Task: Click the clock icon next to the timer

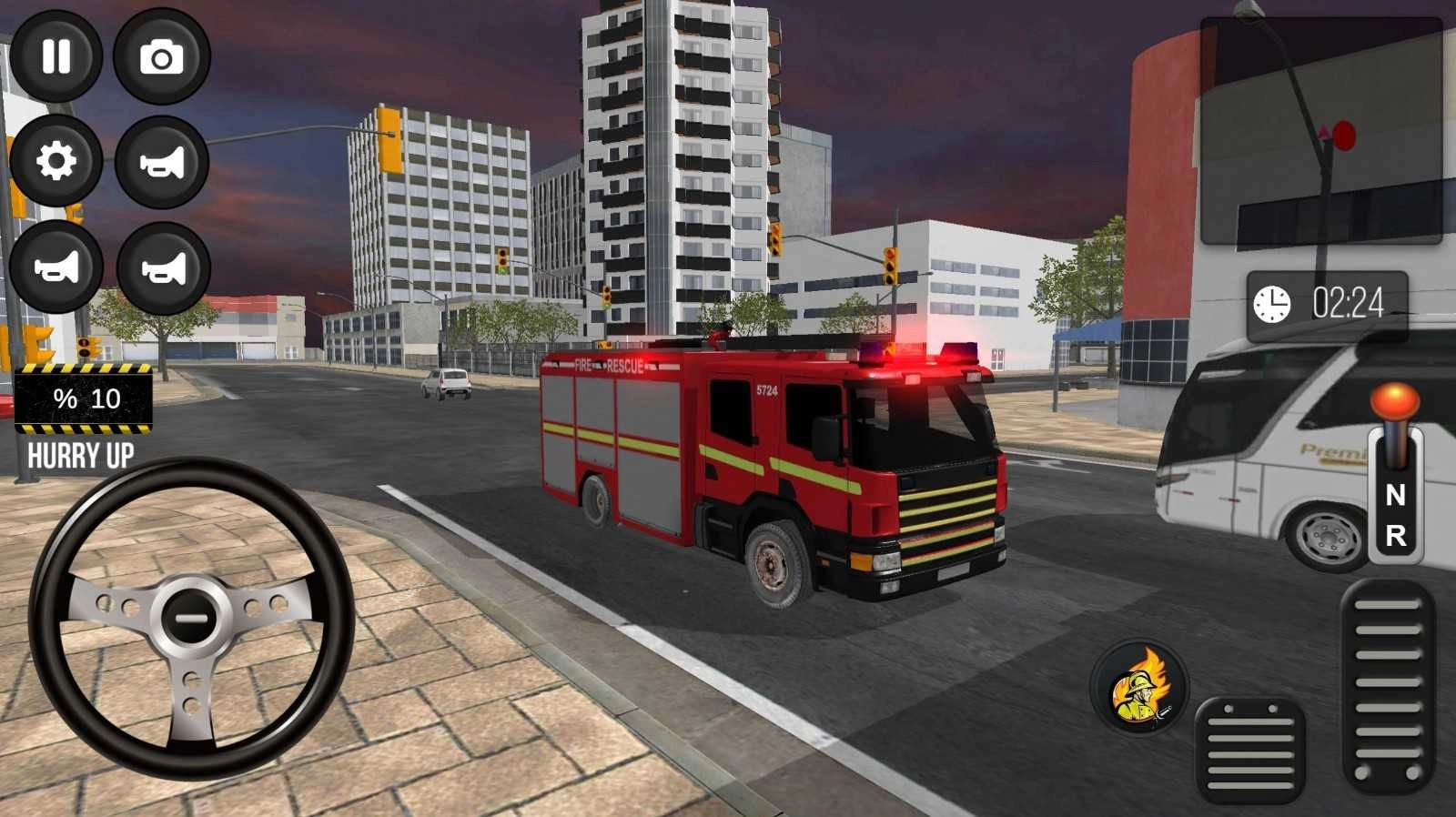Action: click(x=1270, y=303)
